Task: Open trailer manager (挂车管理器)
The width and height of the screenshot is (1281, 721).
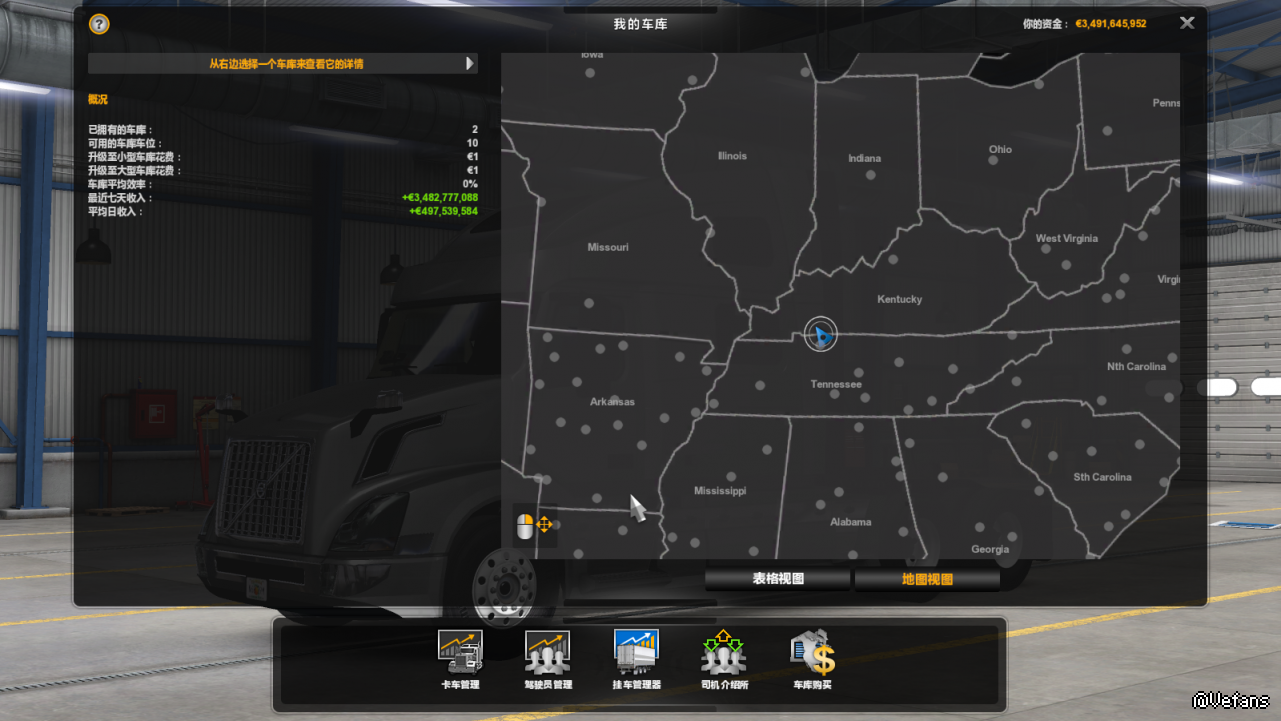Action: (636, 658)
